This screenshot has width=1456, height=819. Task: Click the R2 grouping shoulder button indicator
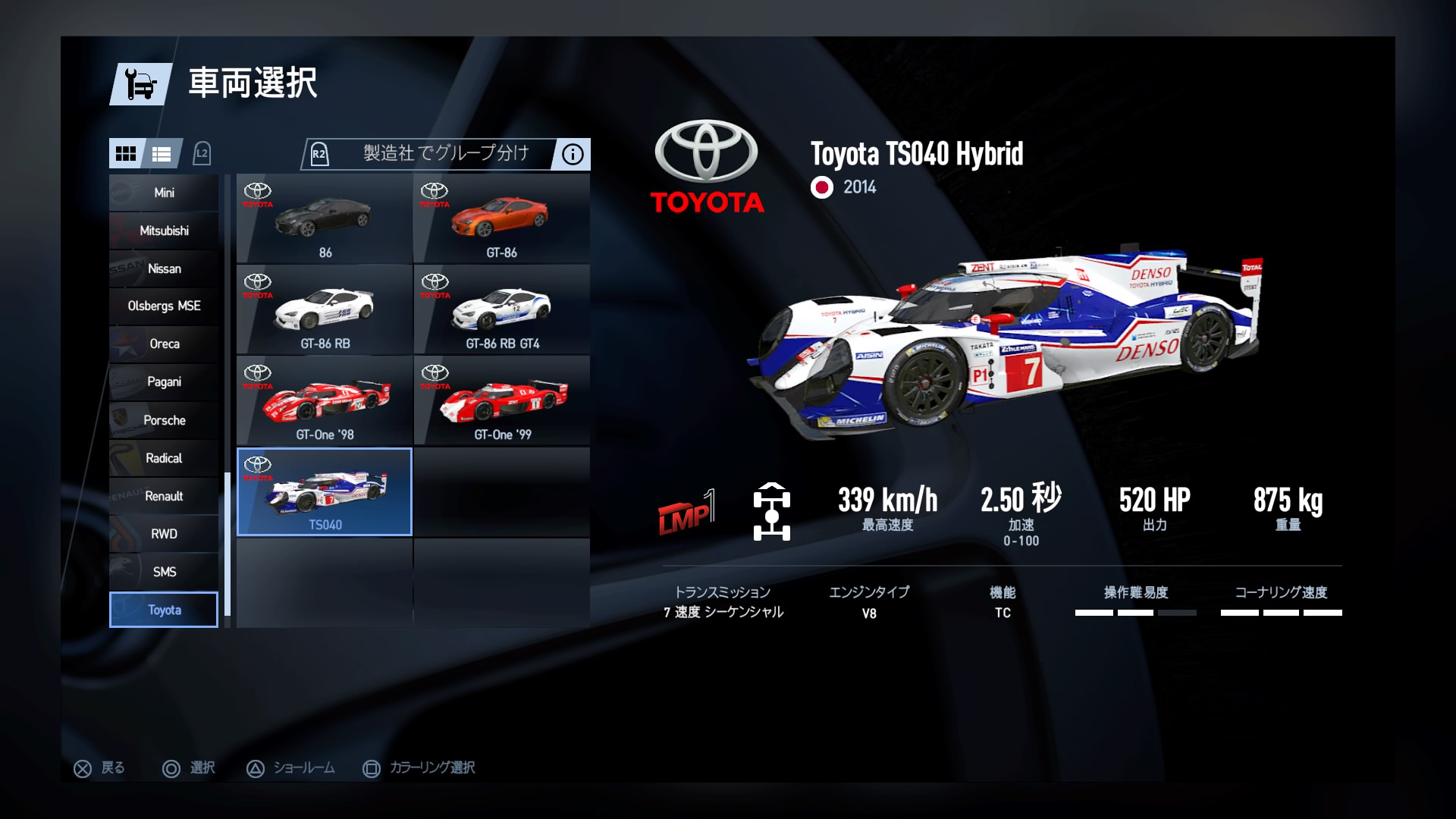tap(319, 154)
